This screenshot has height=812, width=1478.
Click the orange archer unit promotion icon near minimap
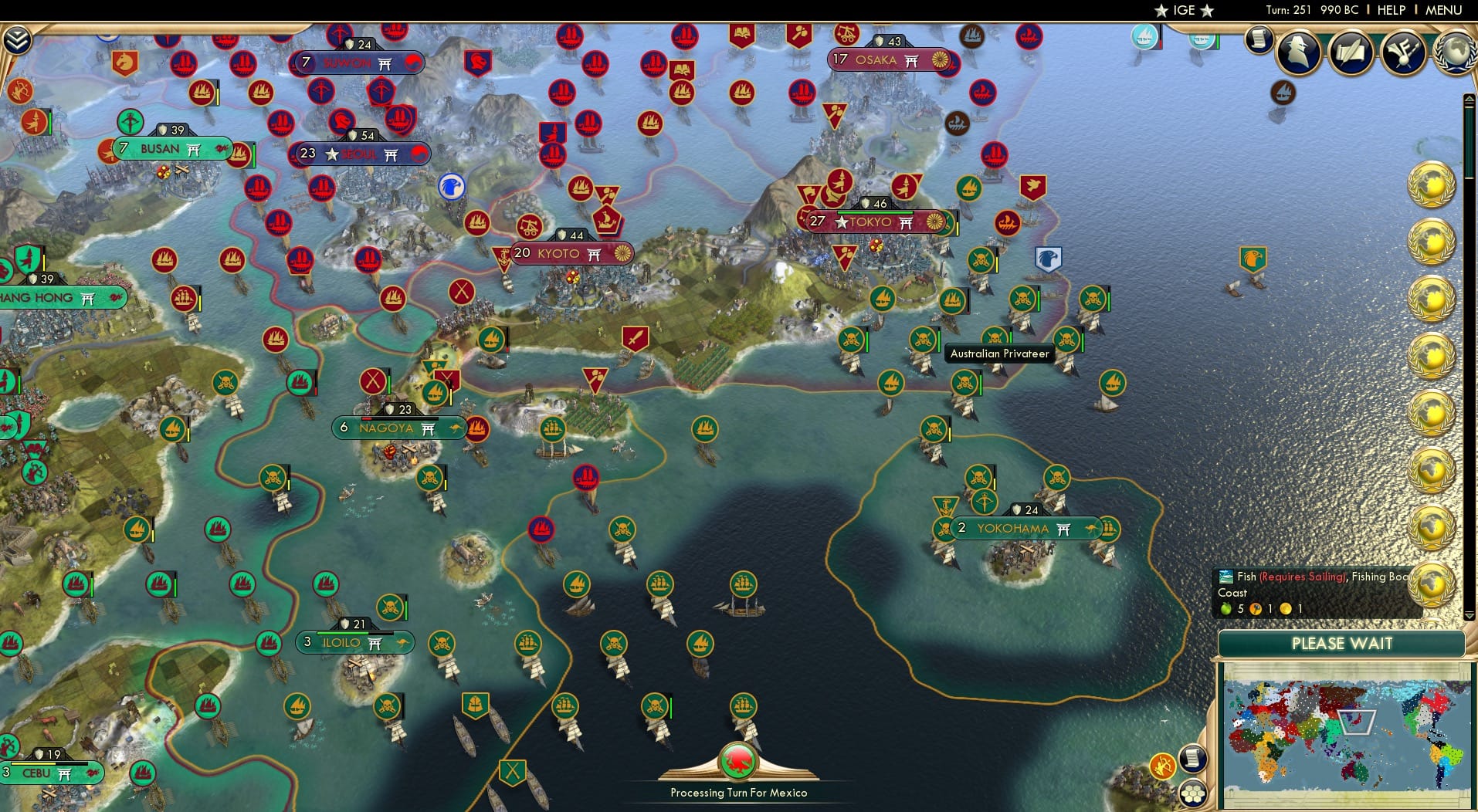click(x=1163, y=766)
